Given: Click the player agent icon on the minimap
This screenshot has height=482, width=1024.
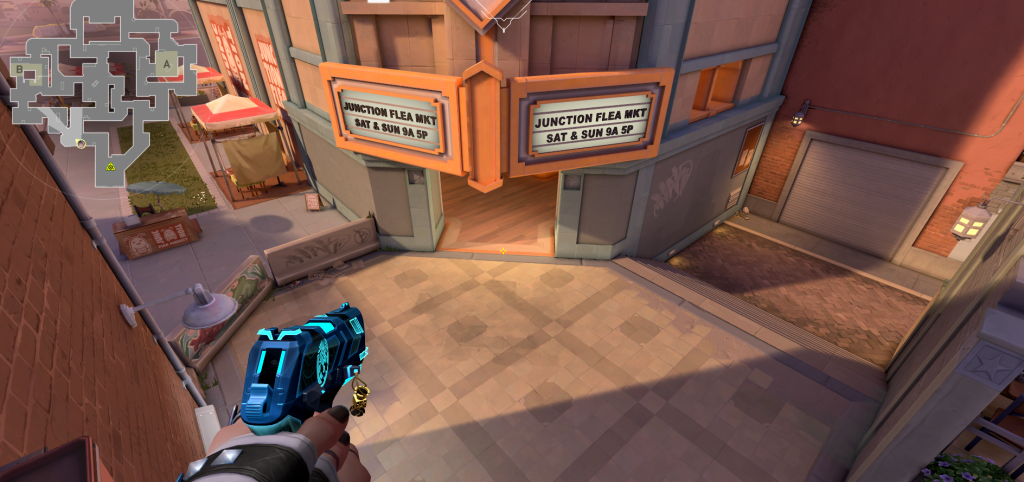Looking at the screenshot, I should 80,143.
